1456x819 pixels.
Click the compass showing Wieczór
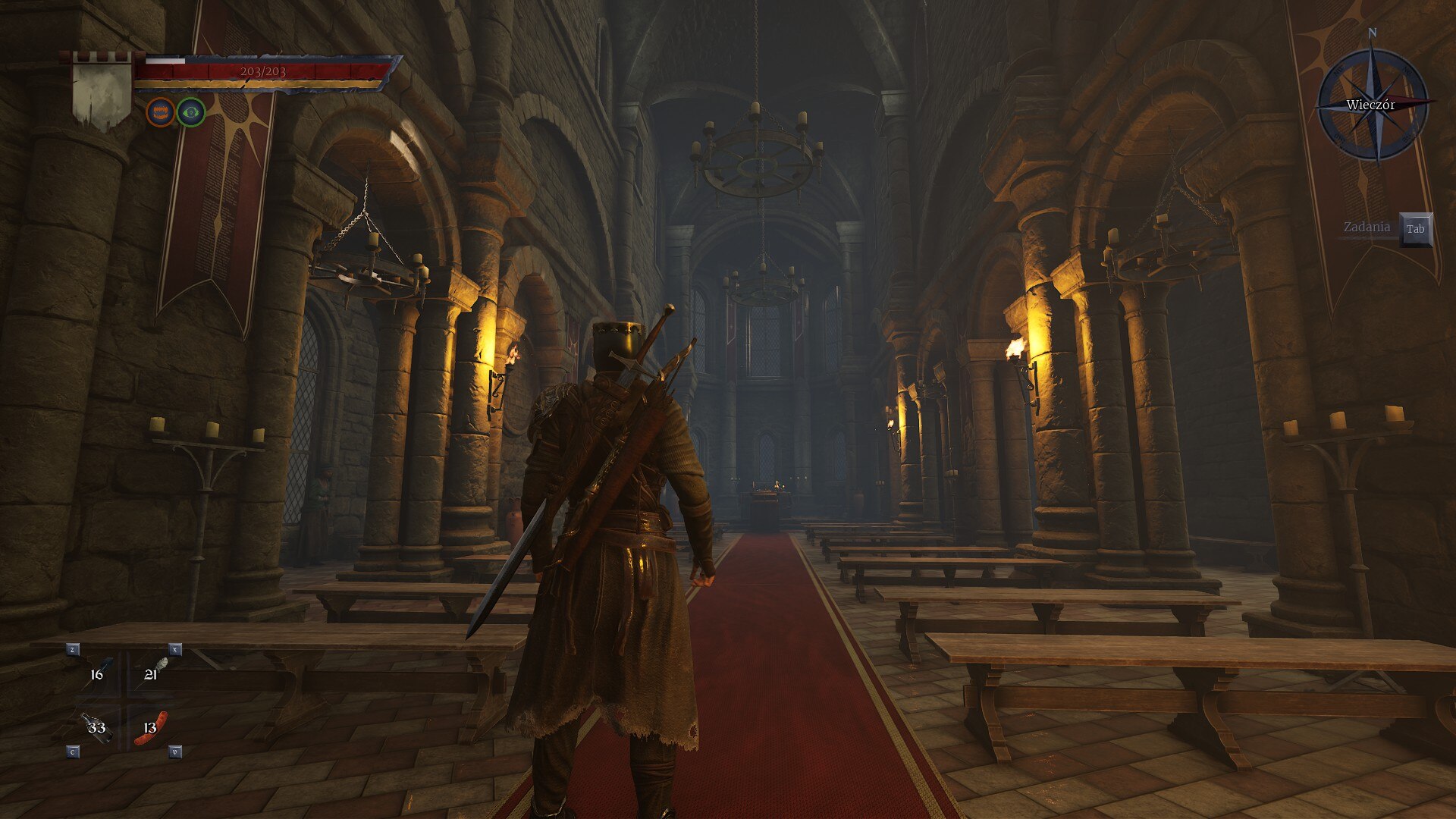pyautogui.click(x=1371, y=105)
